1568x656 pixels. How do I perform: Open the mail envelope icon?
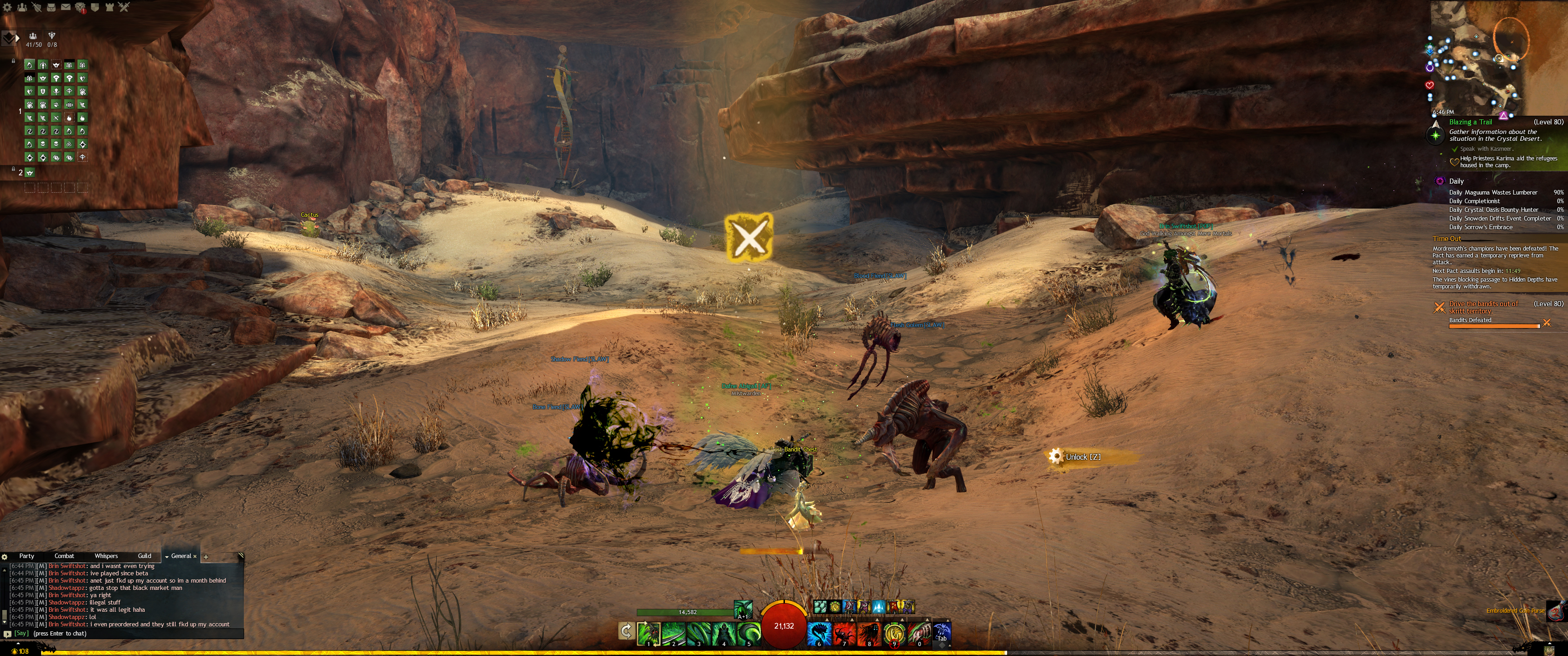tap(66, 7)
